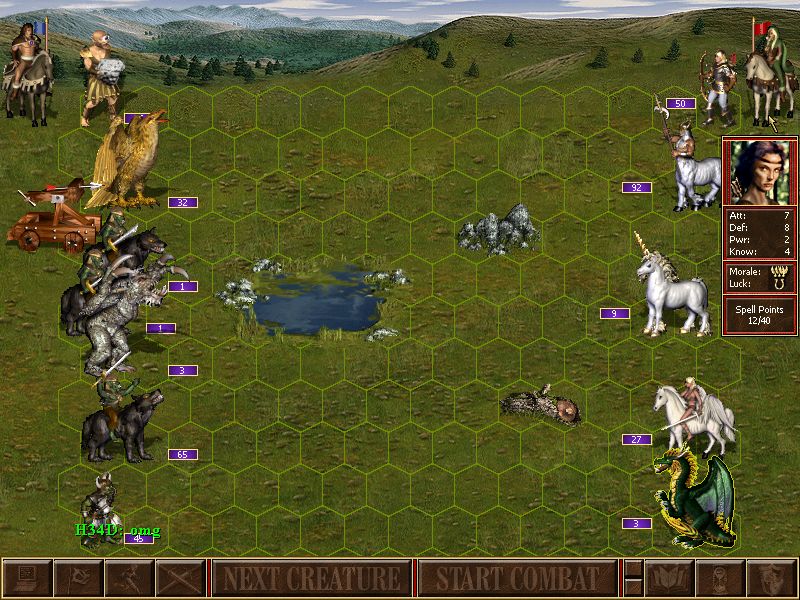The image size is (800, 600).
Task: Choose the hourglass wait button
Action: 720,578
